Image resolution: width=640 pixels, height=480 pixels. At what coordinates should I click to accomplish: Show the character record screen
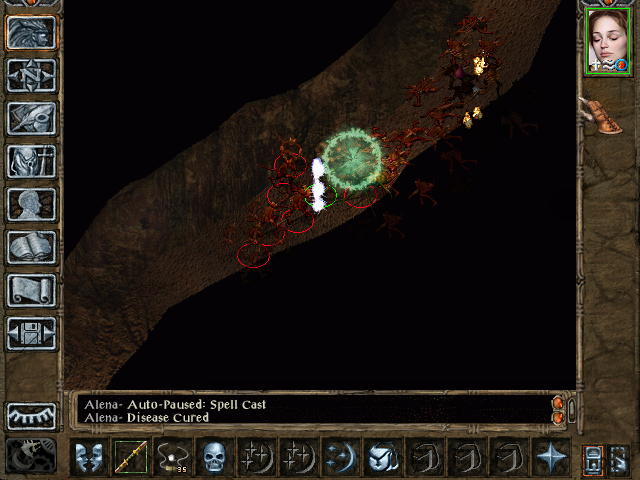tap(31, 204)
